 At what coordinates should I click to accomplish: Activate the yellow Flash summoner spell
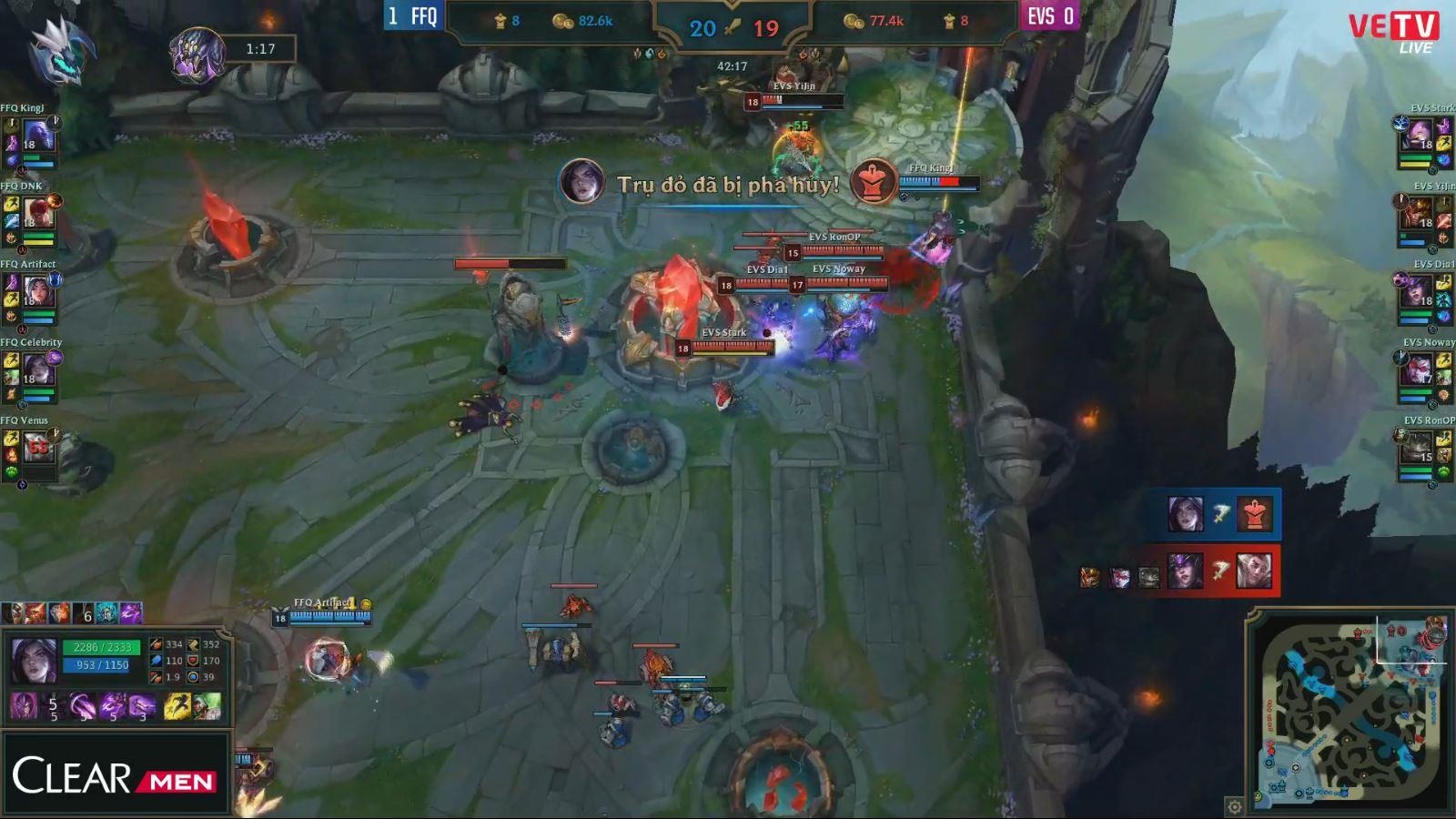[177, 706]
